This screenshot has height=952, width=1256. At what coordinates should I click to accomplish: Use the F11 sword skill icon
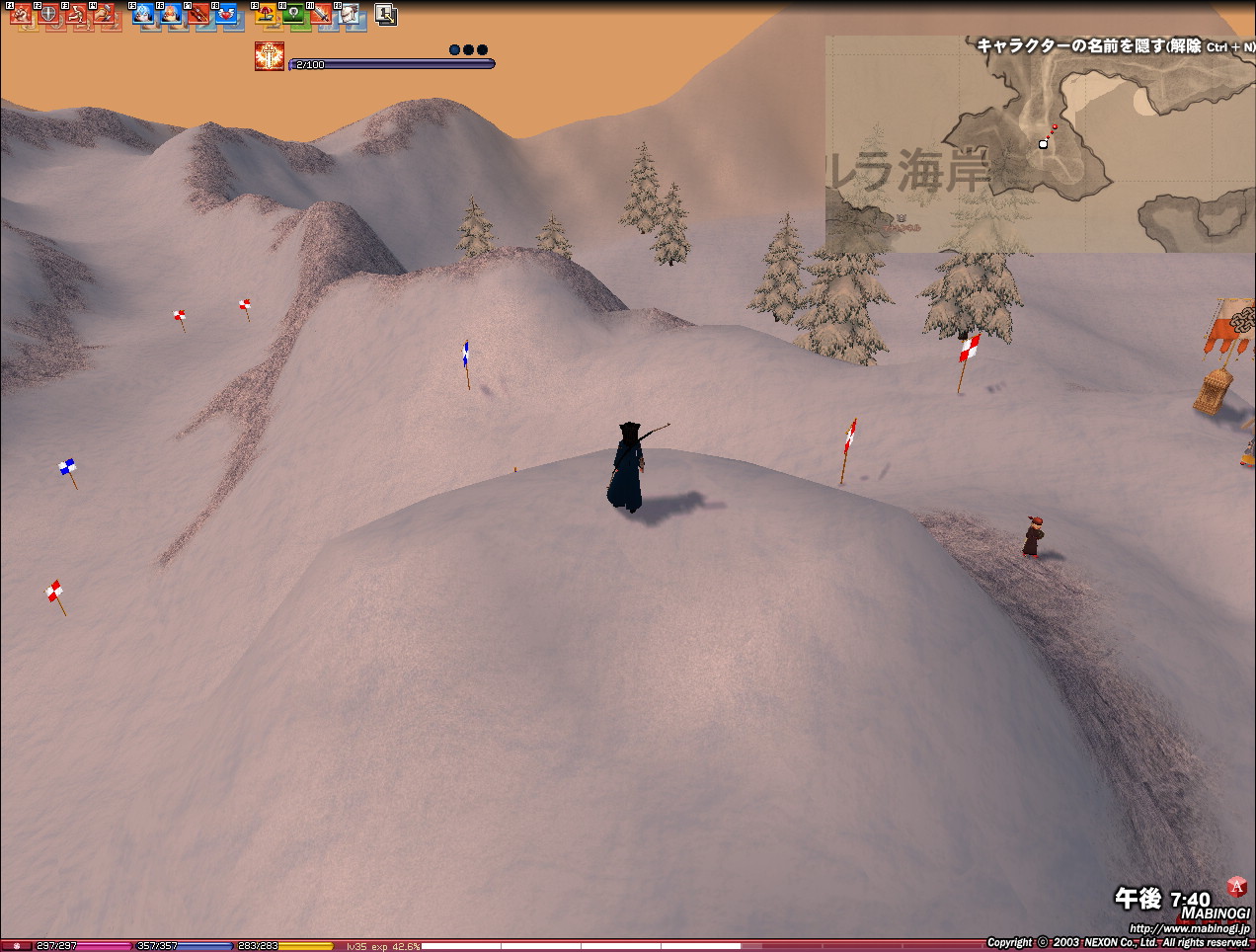(323, 16)
